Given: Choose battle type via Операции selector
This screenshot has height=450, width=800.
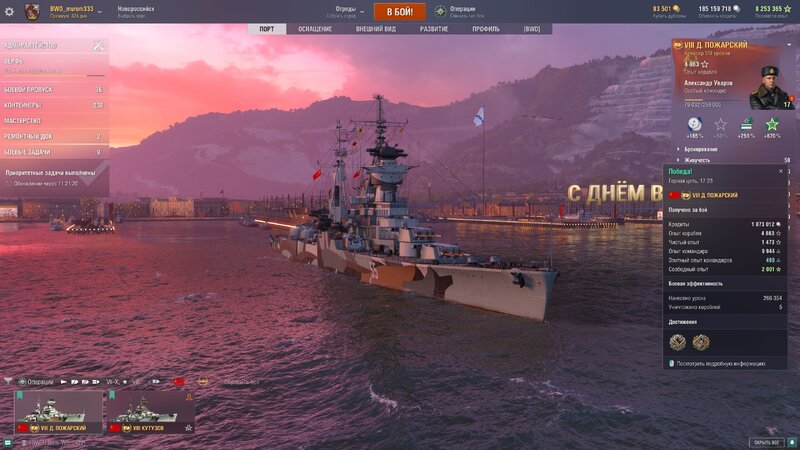Looking at the screenshot, I should (462, 11).
